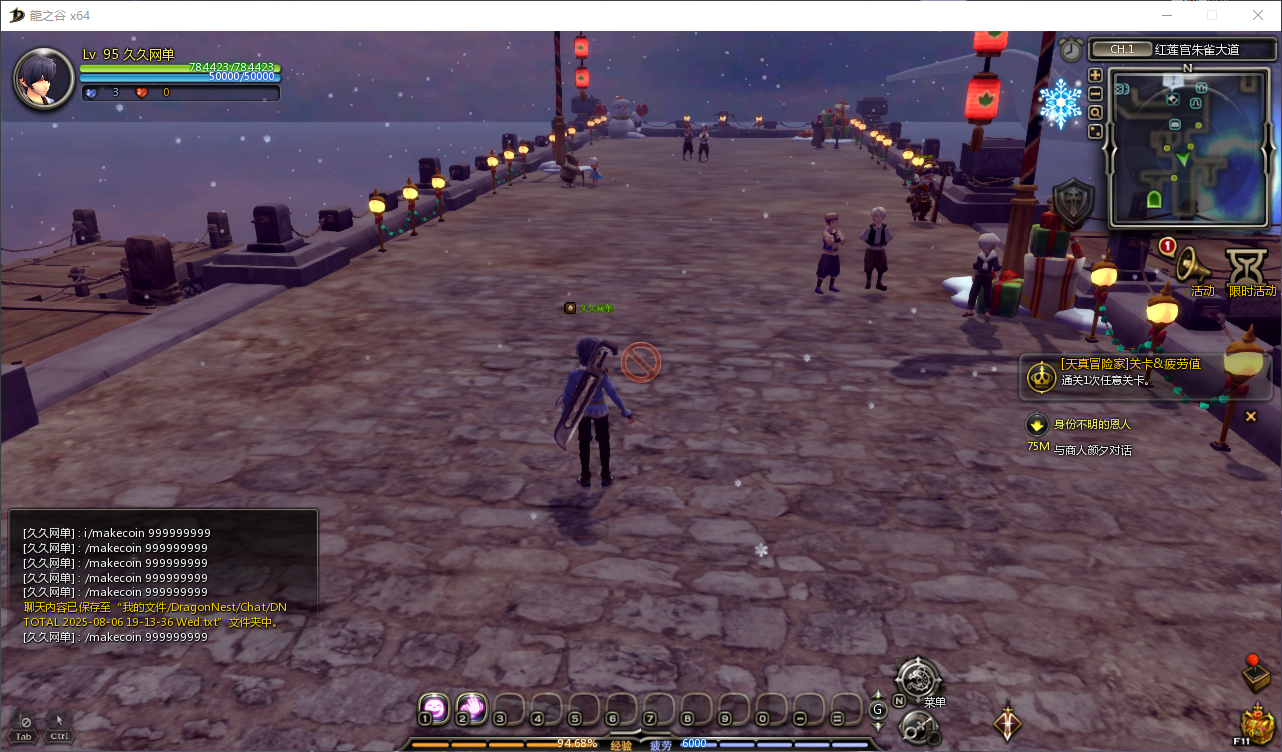Click the chat log window

click(x=163, y=580)
